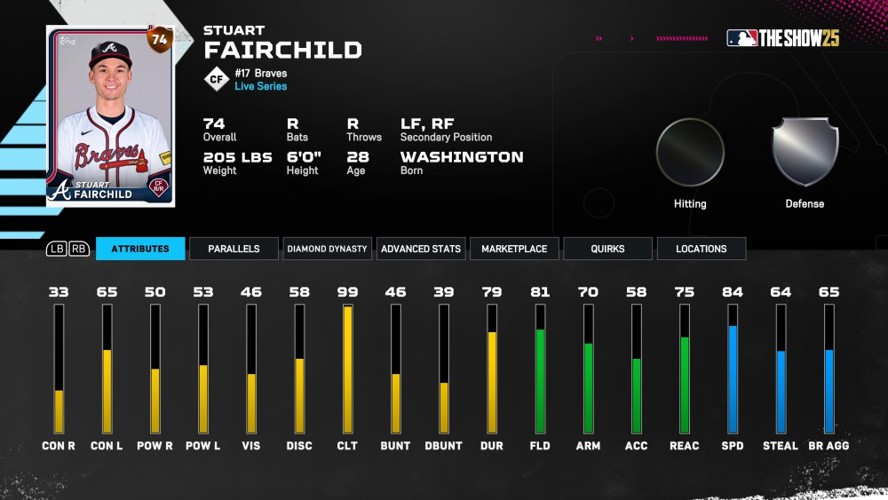Switch to the Locations tab

click(701, 249)
